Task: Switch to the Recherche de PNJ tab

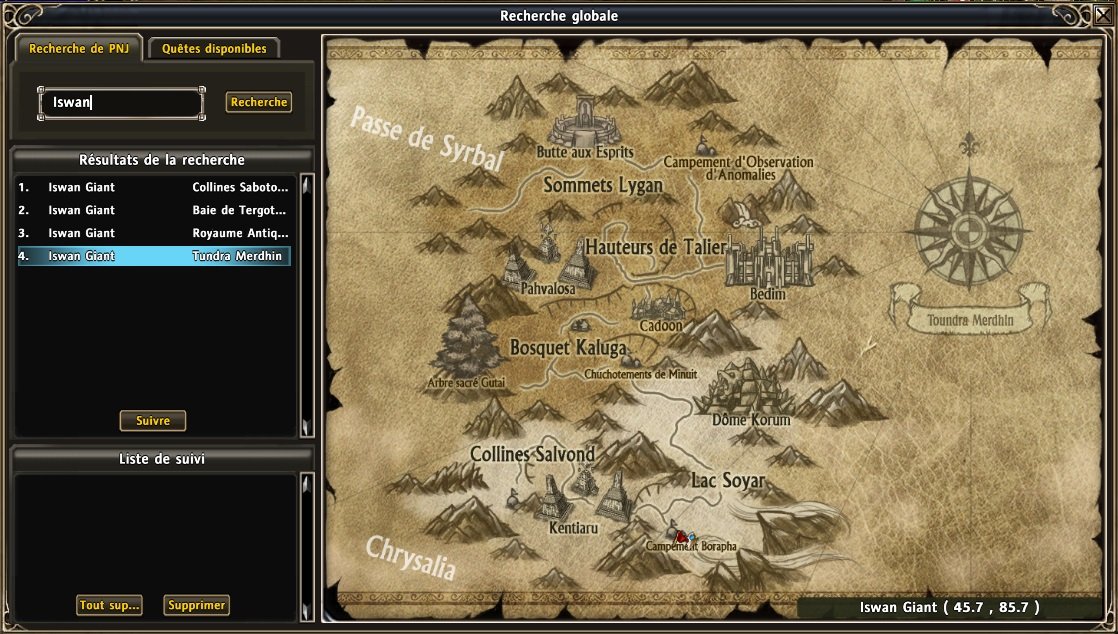Action: tap(77, 48)
